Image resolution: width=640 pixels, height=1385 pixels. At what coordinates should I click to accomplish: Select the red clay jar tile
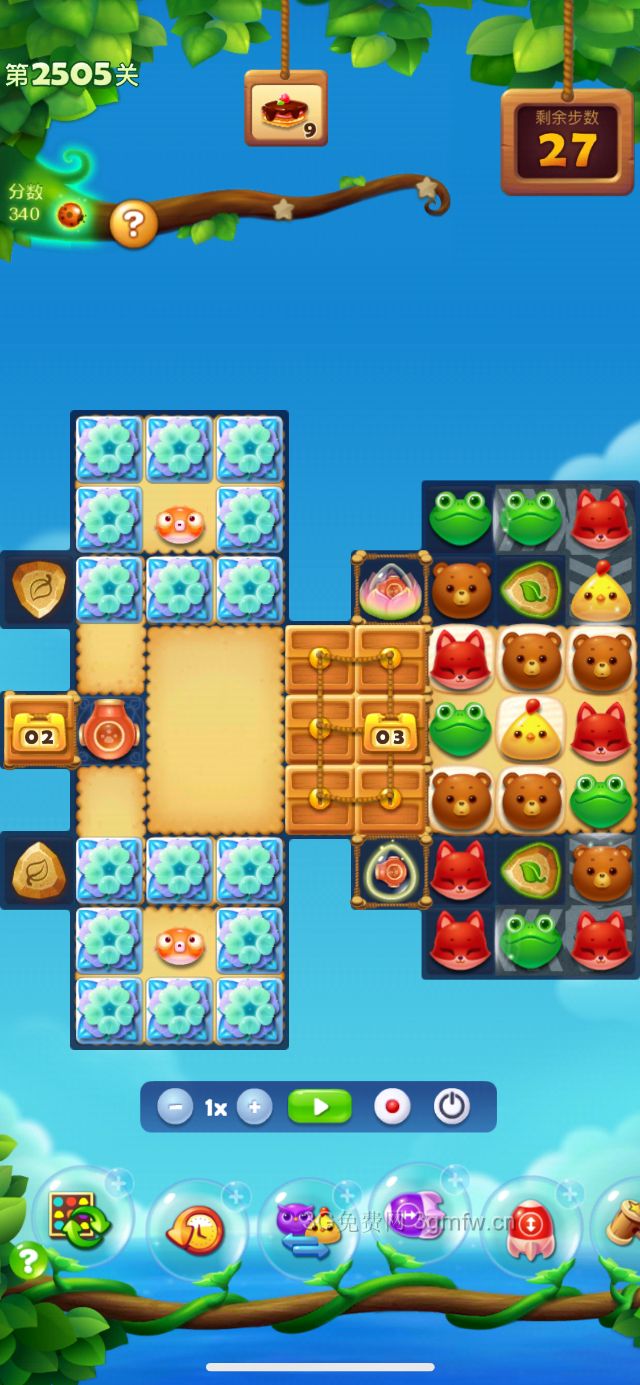(x=111, y=729)
